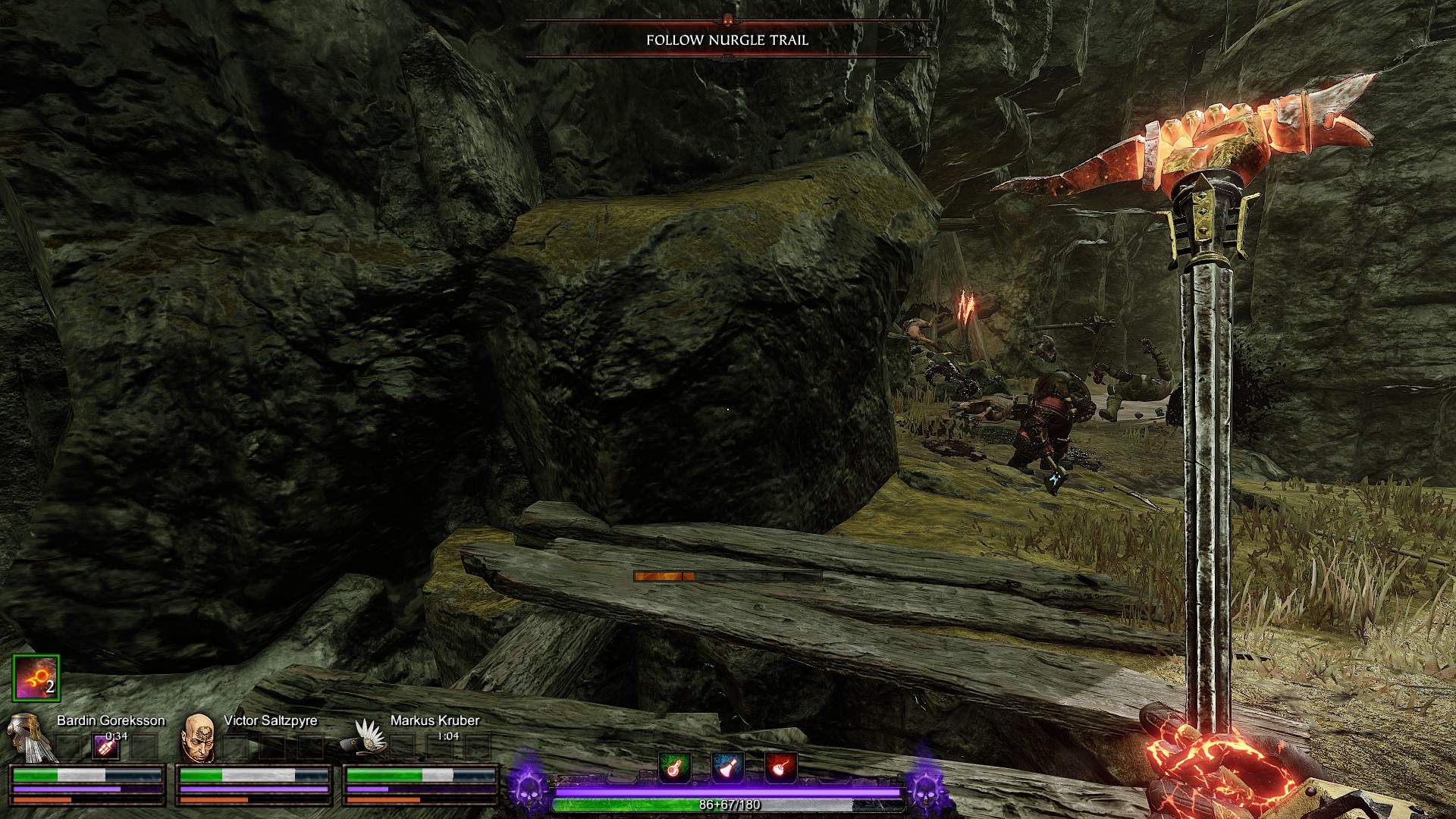Select the red bomb slot
The image size is (1456, 819).
click(780, 767)
